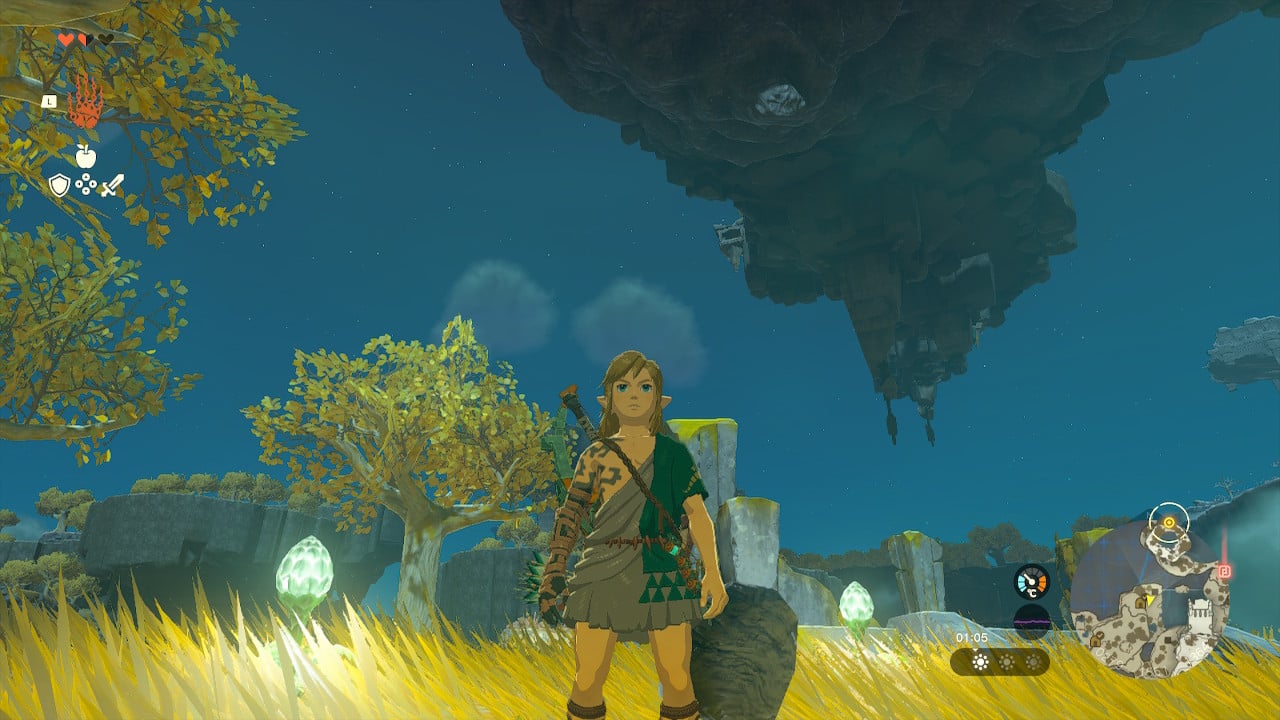The image size is (1280, 720).
Task: Click the temperature gauge icon
Action: [1031, 581]
